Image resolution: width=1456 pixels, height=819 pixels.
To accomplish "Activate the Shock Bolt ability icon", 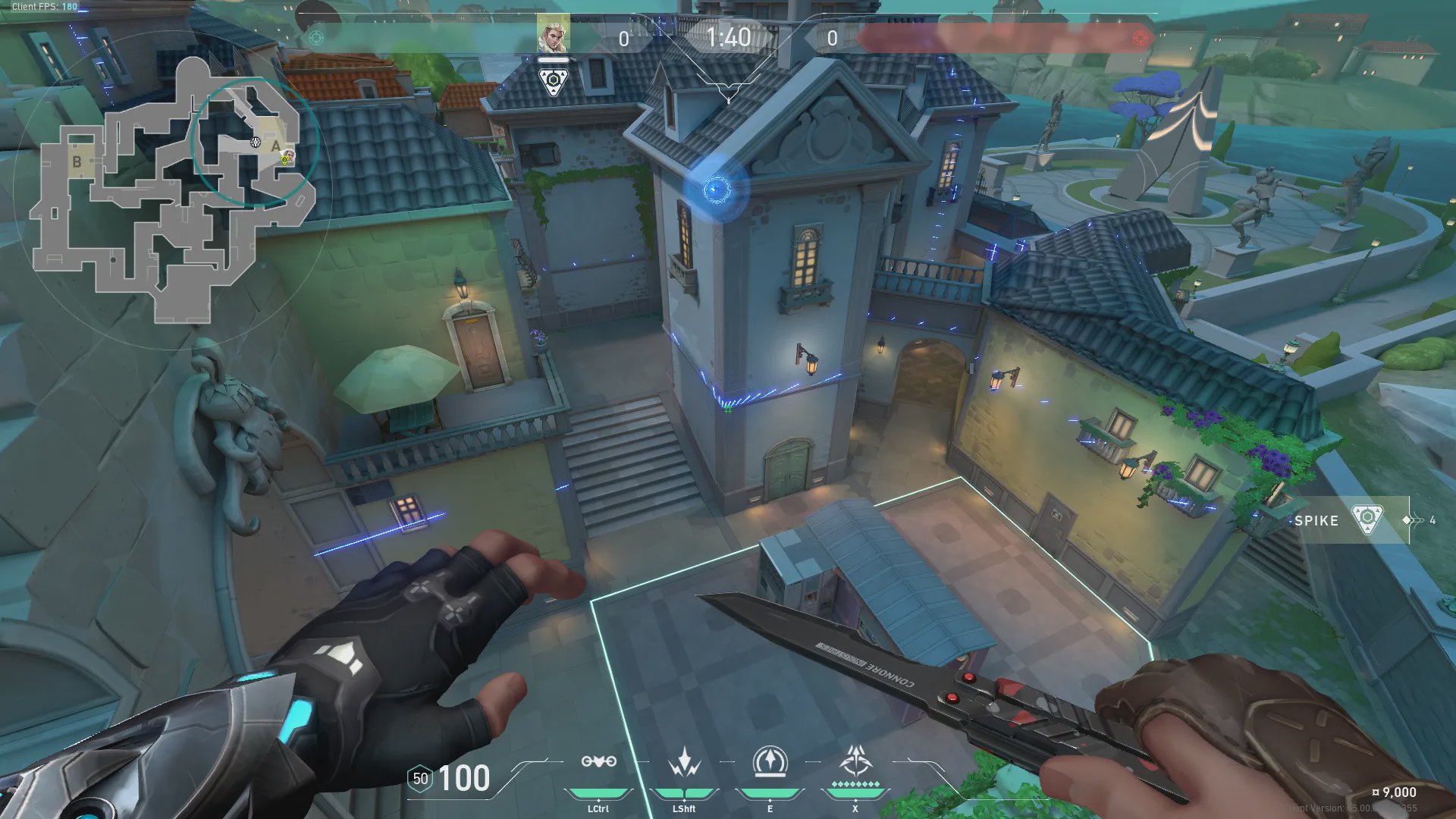I will 684,761.
